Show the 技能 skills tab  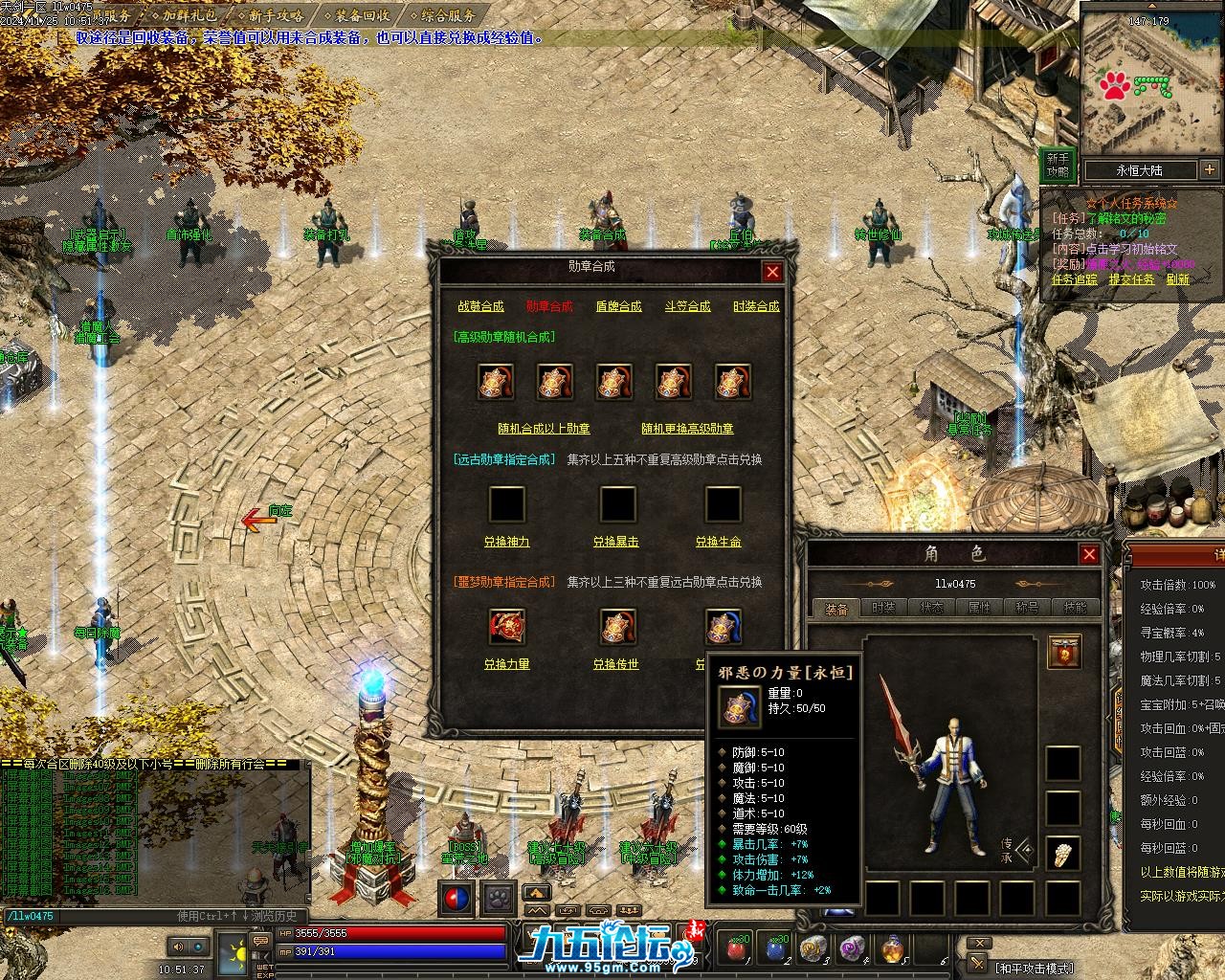point(1075,608)
